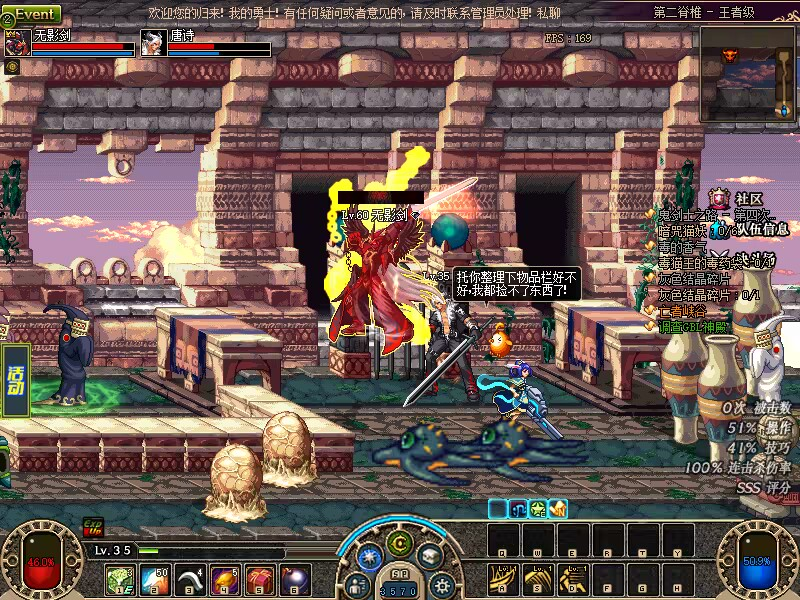Select the 无影剑 party portrait
Screen dimensions: 800x600
point(17,43)
